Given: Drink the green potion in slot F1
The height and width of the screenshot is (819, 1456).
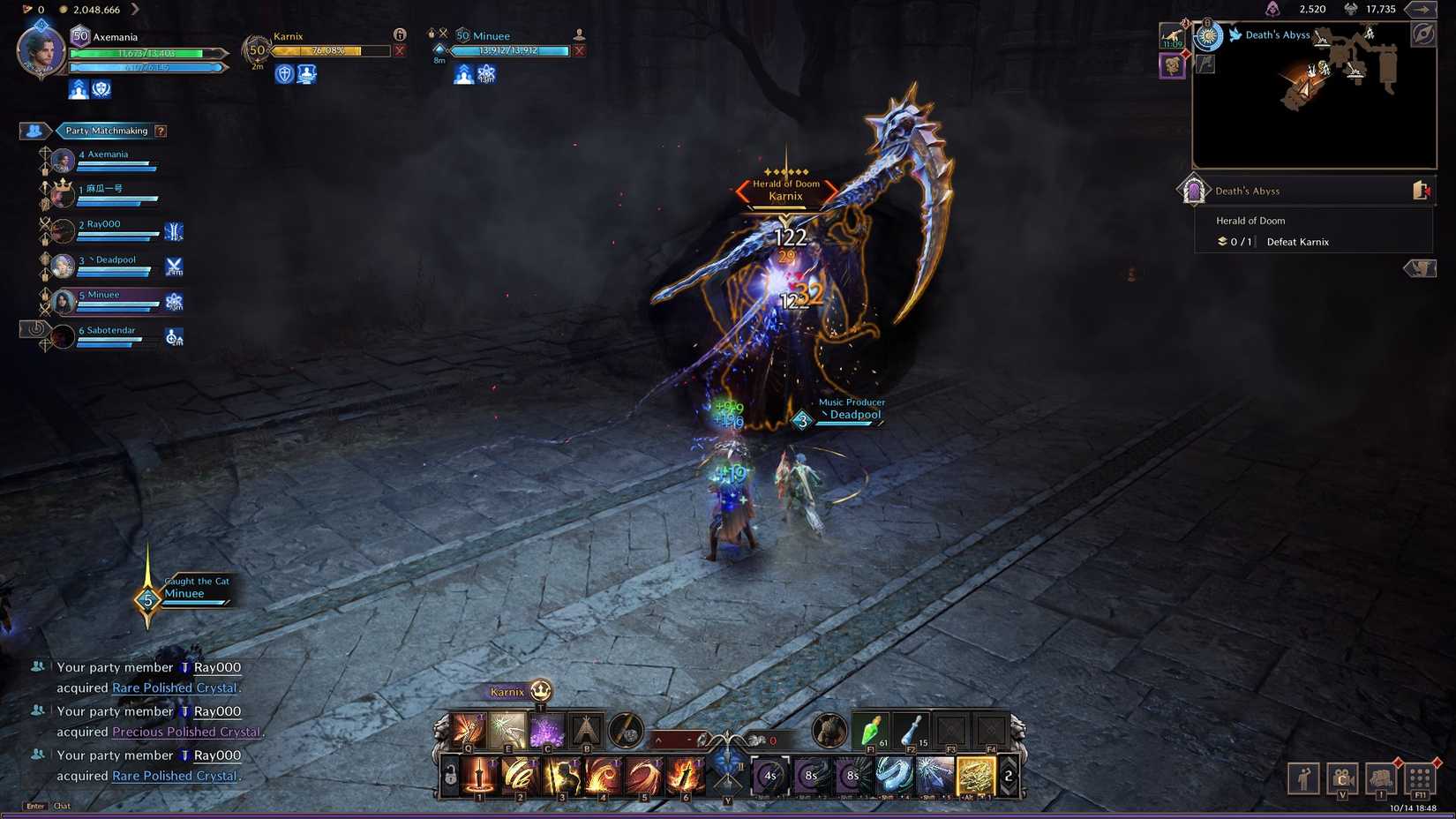Looking at the screenshot, I should (x=870, y=731).
